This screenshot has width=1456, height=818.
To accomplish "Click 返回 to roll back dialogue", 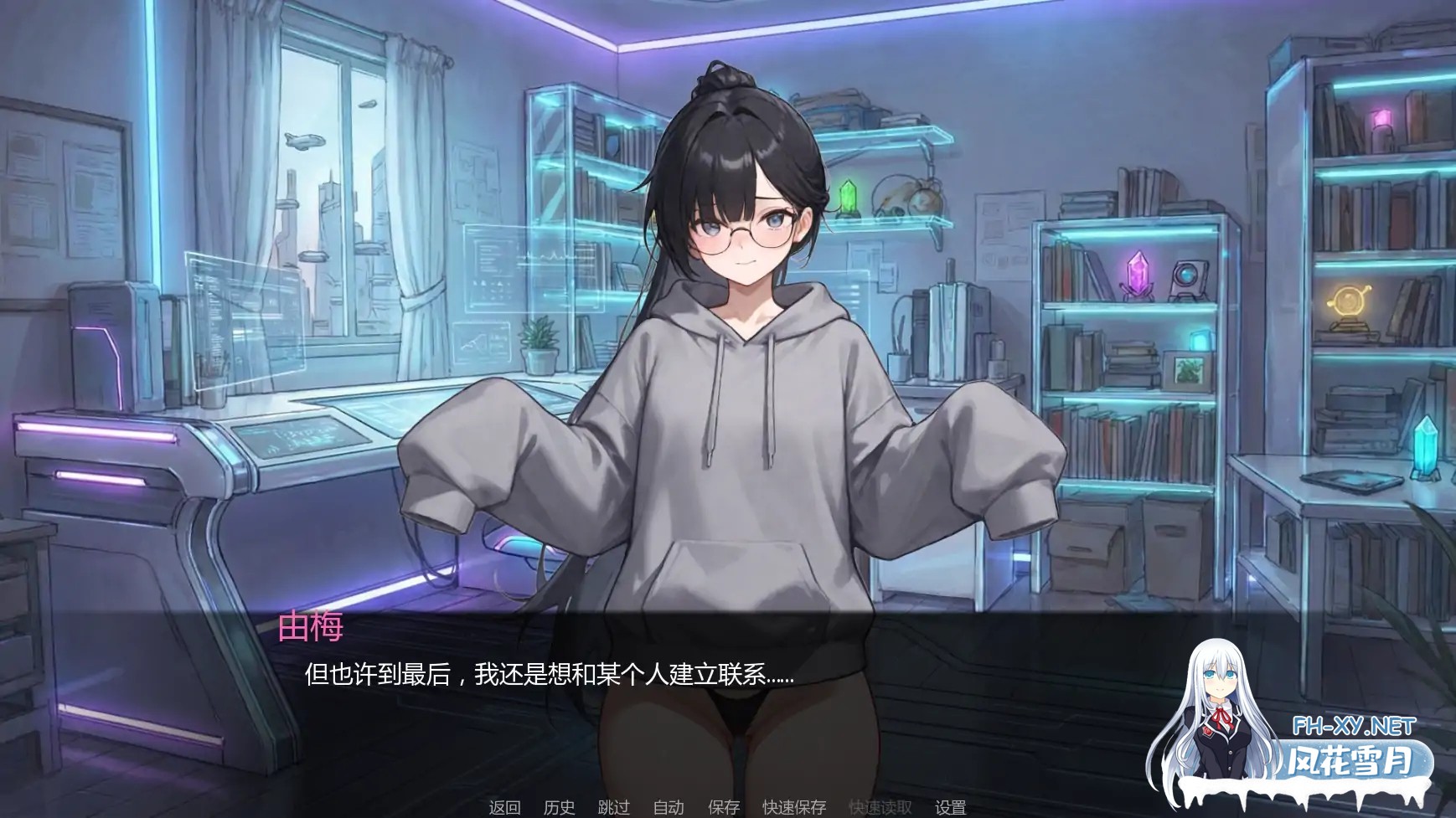I will (x=503, y=808).
